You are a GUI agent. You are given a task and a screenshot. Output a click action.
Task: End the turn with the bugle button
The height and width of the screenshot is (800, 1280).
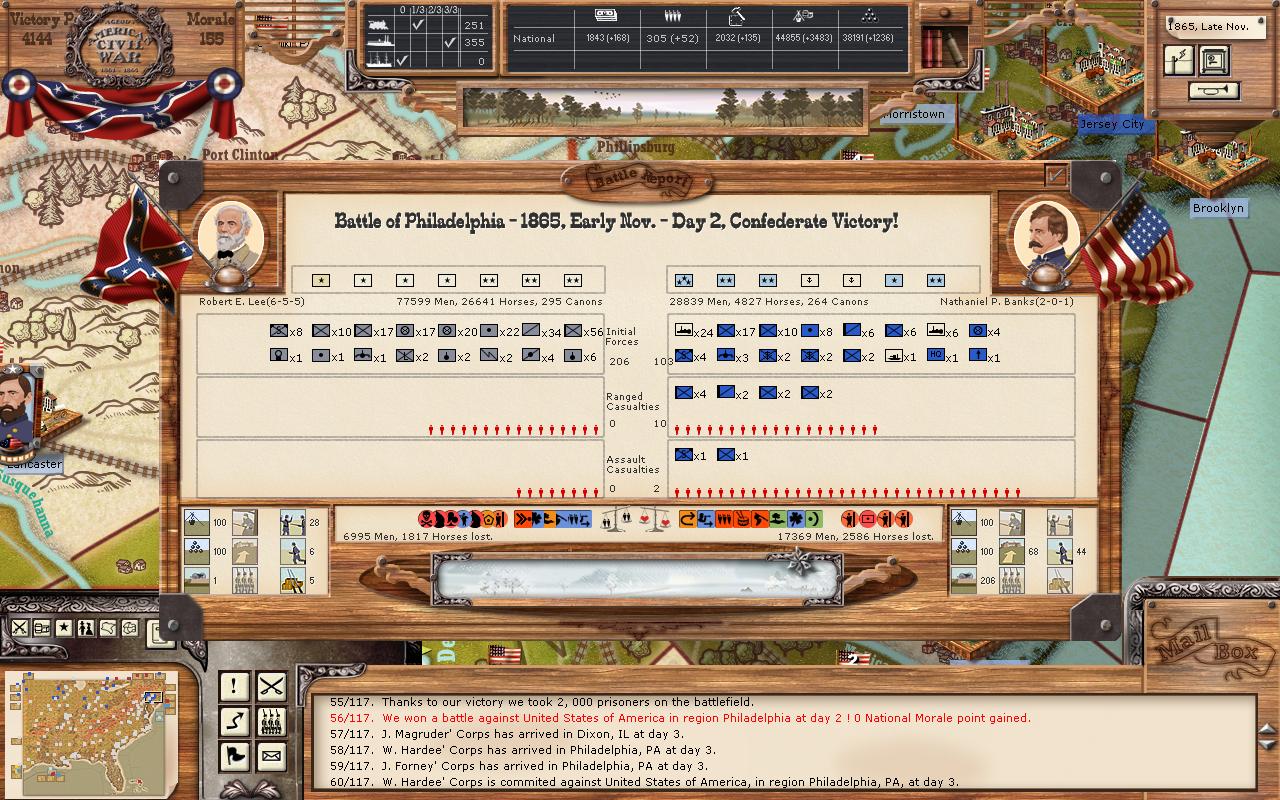click(x=1213, y=91)
